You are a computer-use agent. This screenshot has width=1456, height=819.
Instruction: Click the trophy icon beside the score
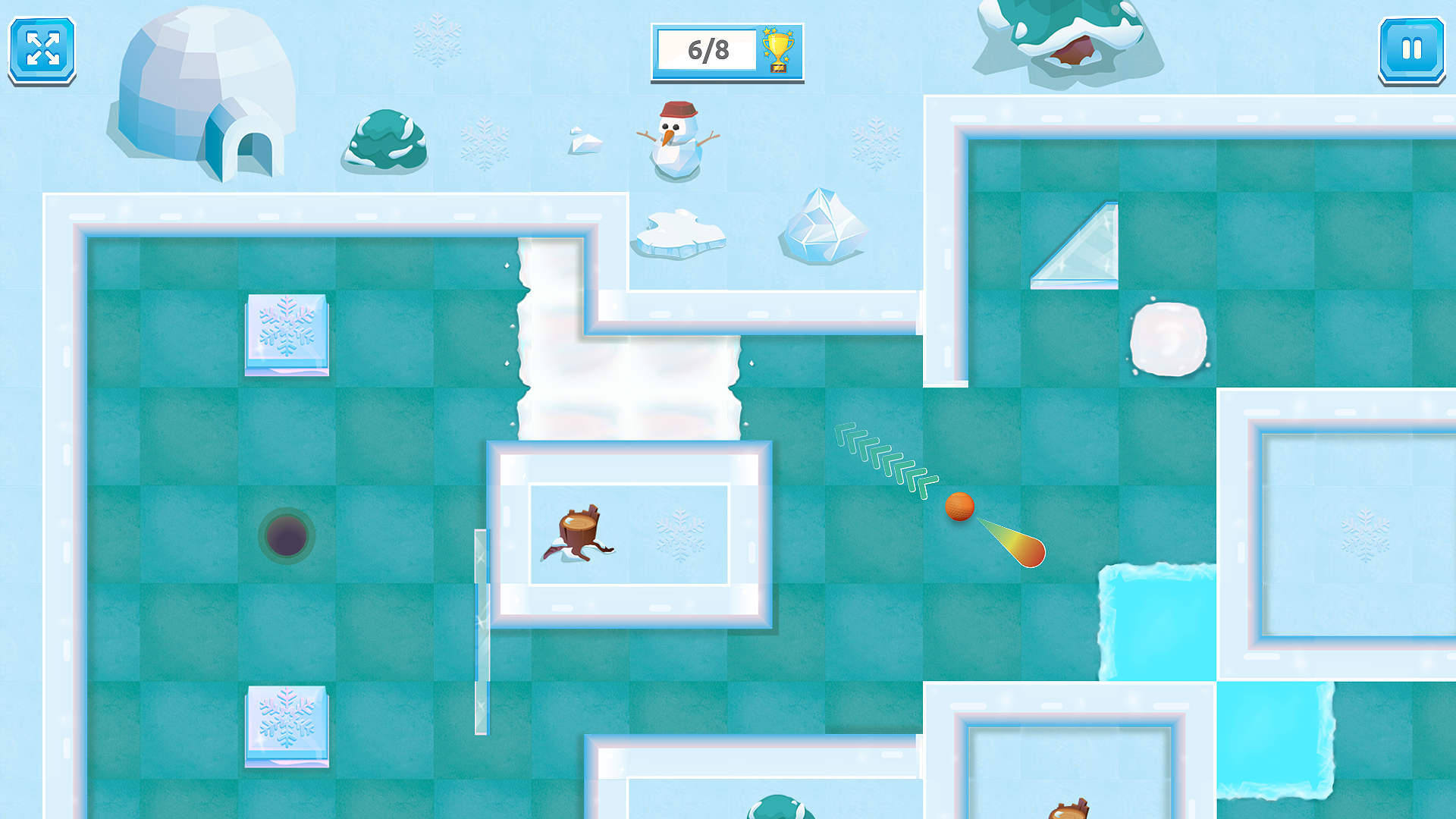[778, 50]
